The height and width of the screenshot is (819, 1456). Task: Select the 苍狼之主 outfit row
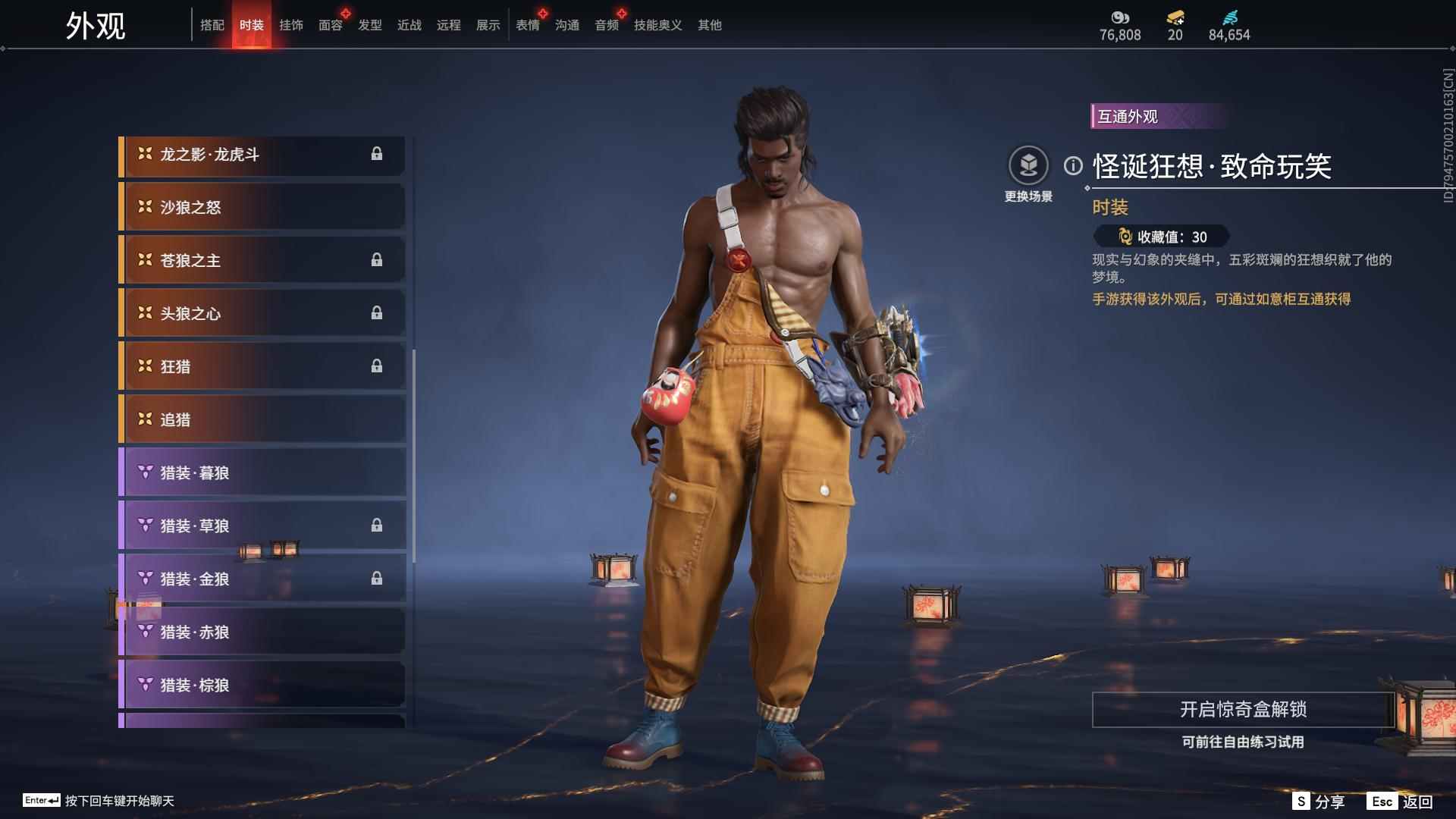262,260
